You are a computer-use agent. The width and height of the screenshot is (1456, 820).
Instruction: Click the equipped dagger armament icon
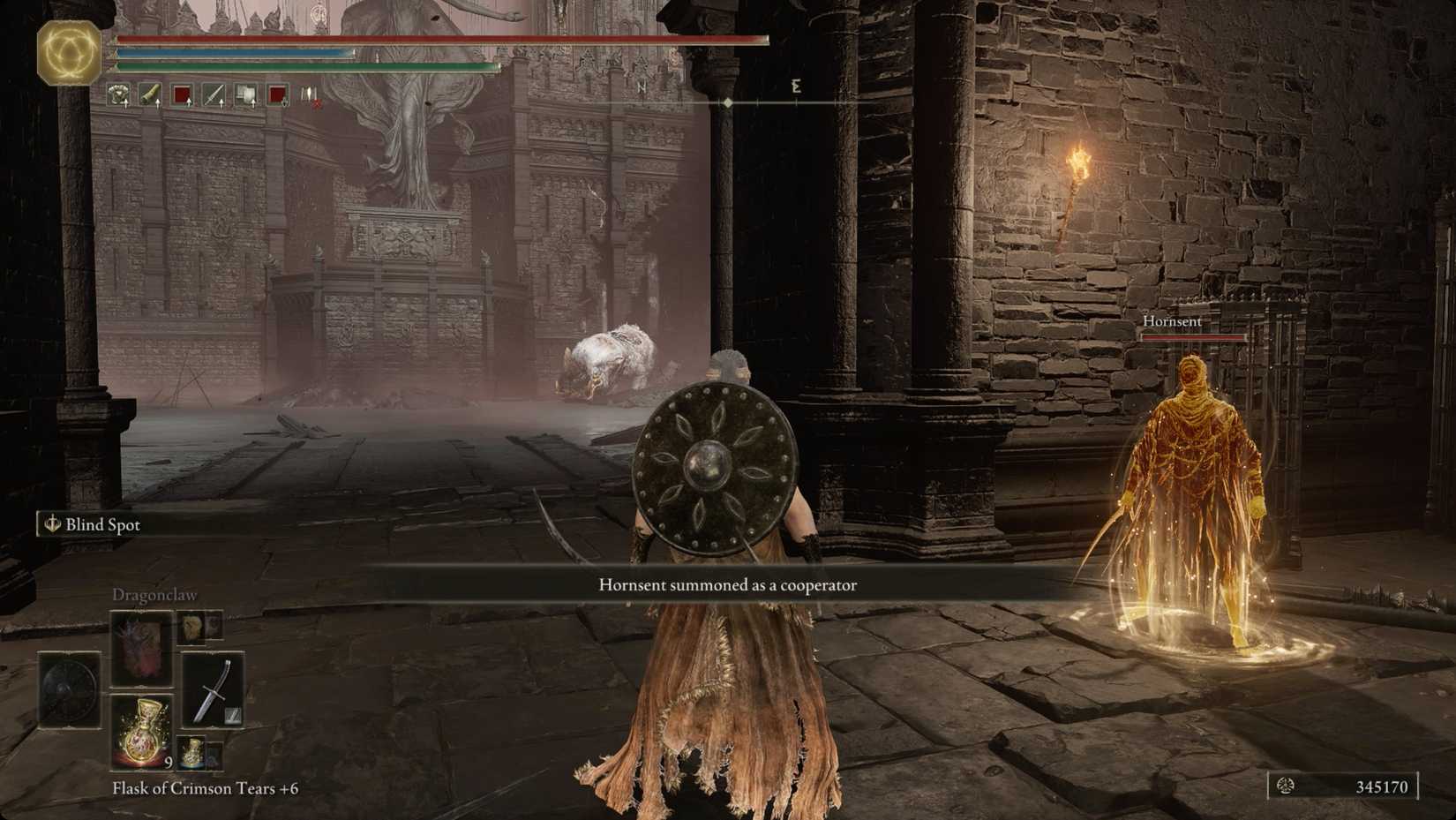pos(214,689)
